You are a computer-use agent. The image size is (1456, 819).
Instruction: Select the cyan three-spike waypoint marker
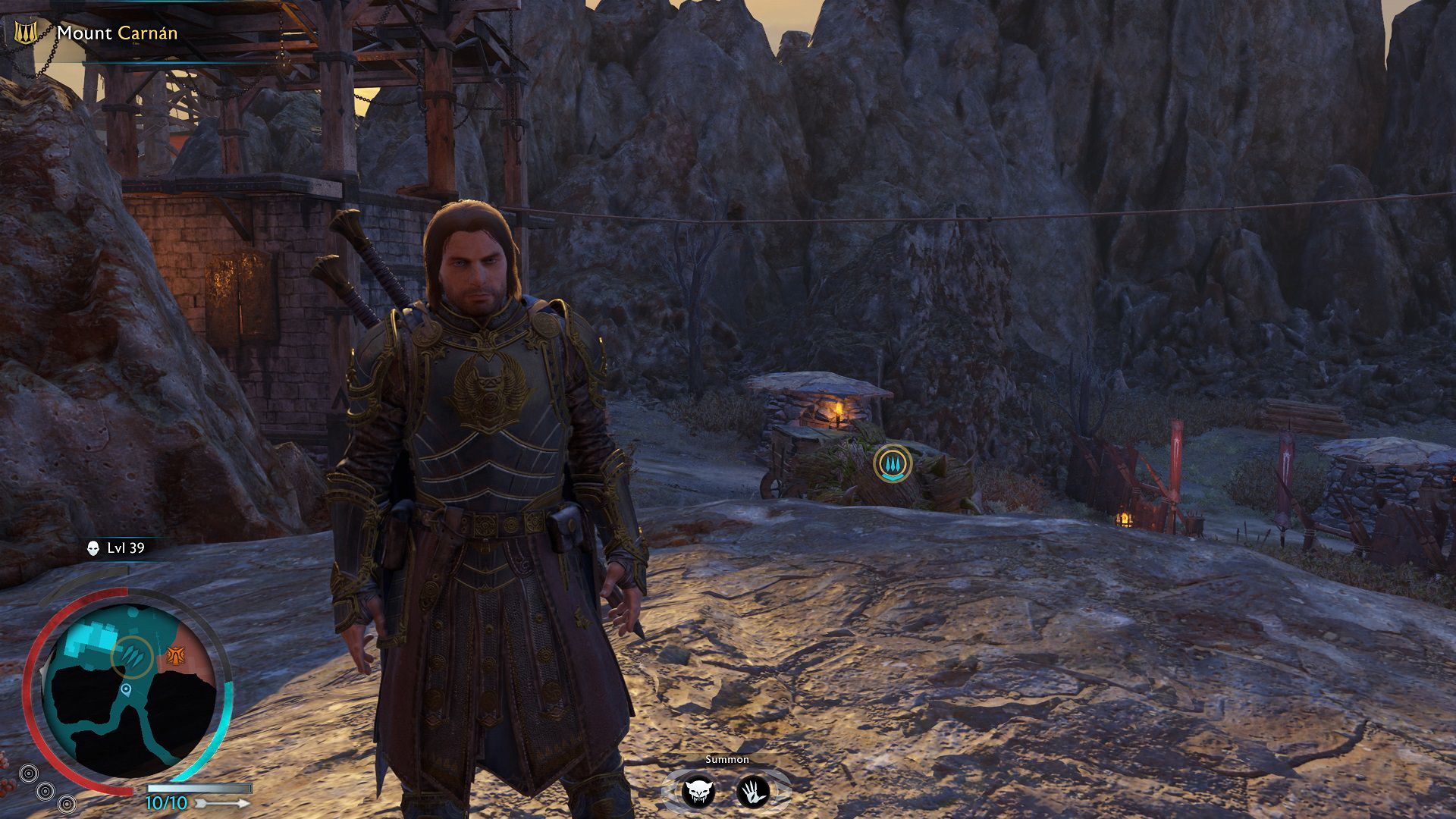click(893, 463)
